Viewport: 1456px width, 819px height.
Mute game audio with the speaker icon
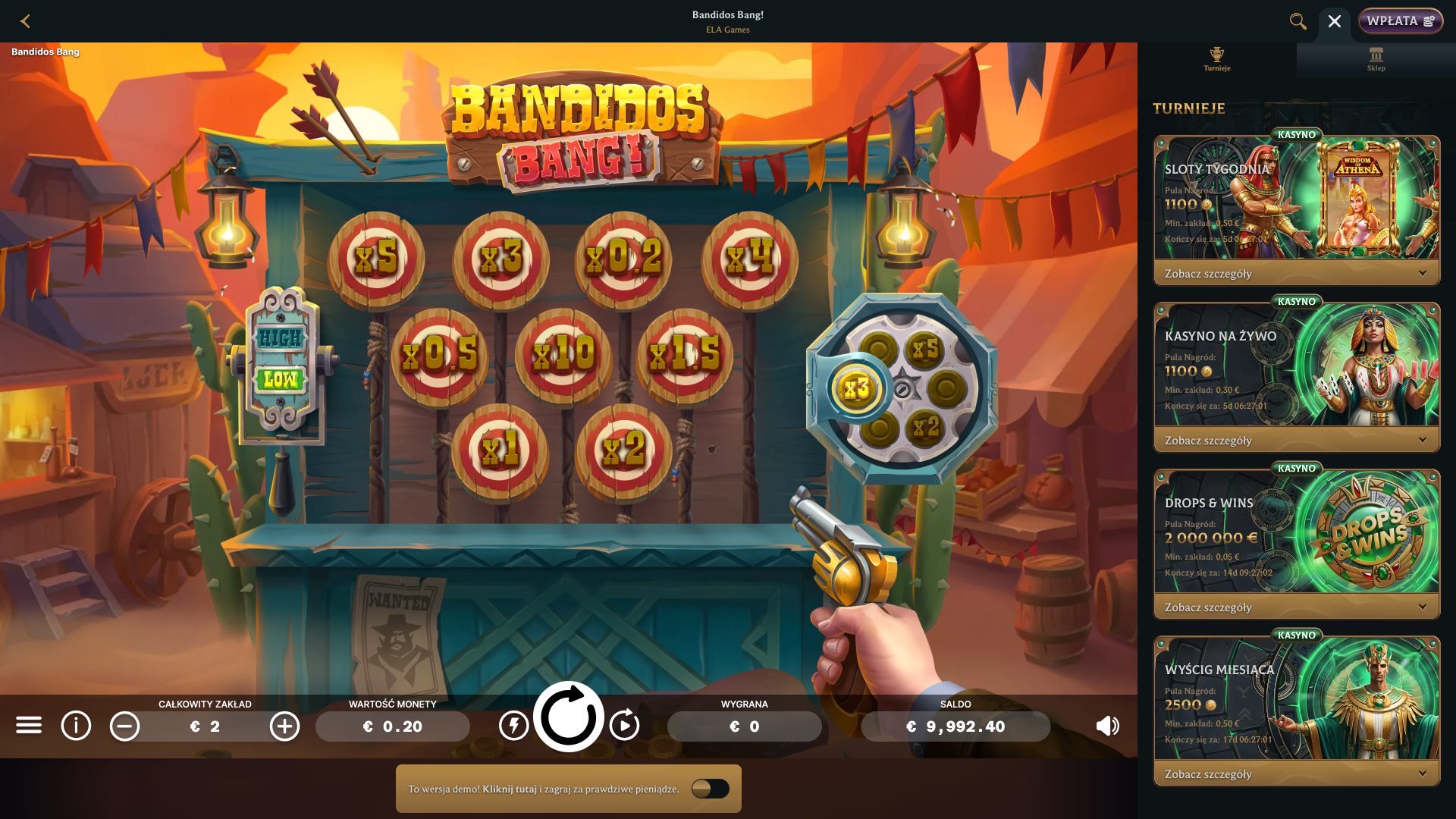click(x=1108, y=726)
